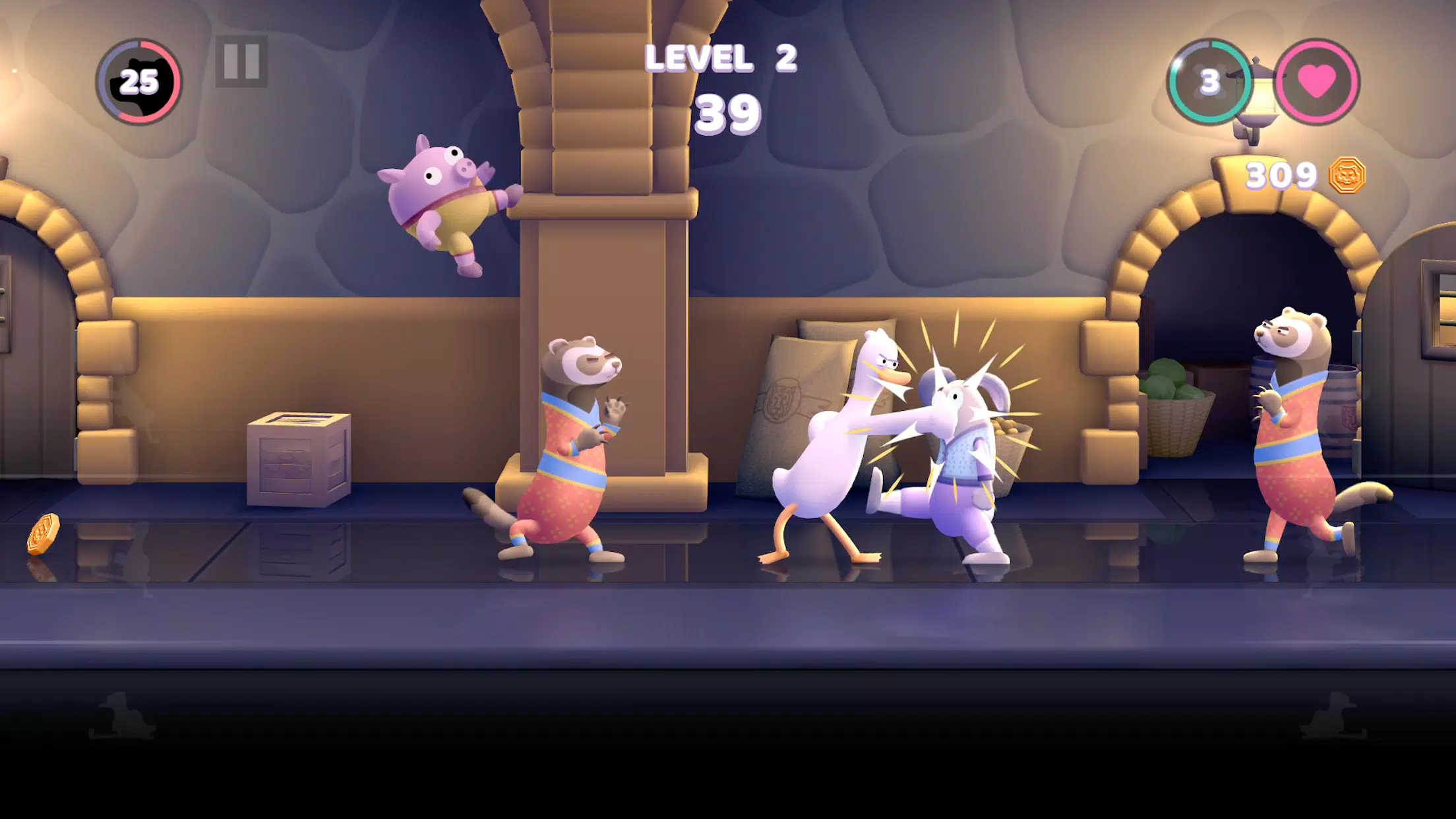Viewport: 1456px width, 819px height.
Task: Tap the pause icon at top left
Action: [241, 63]
